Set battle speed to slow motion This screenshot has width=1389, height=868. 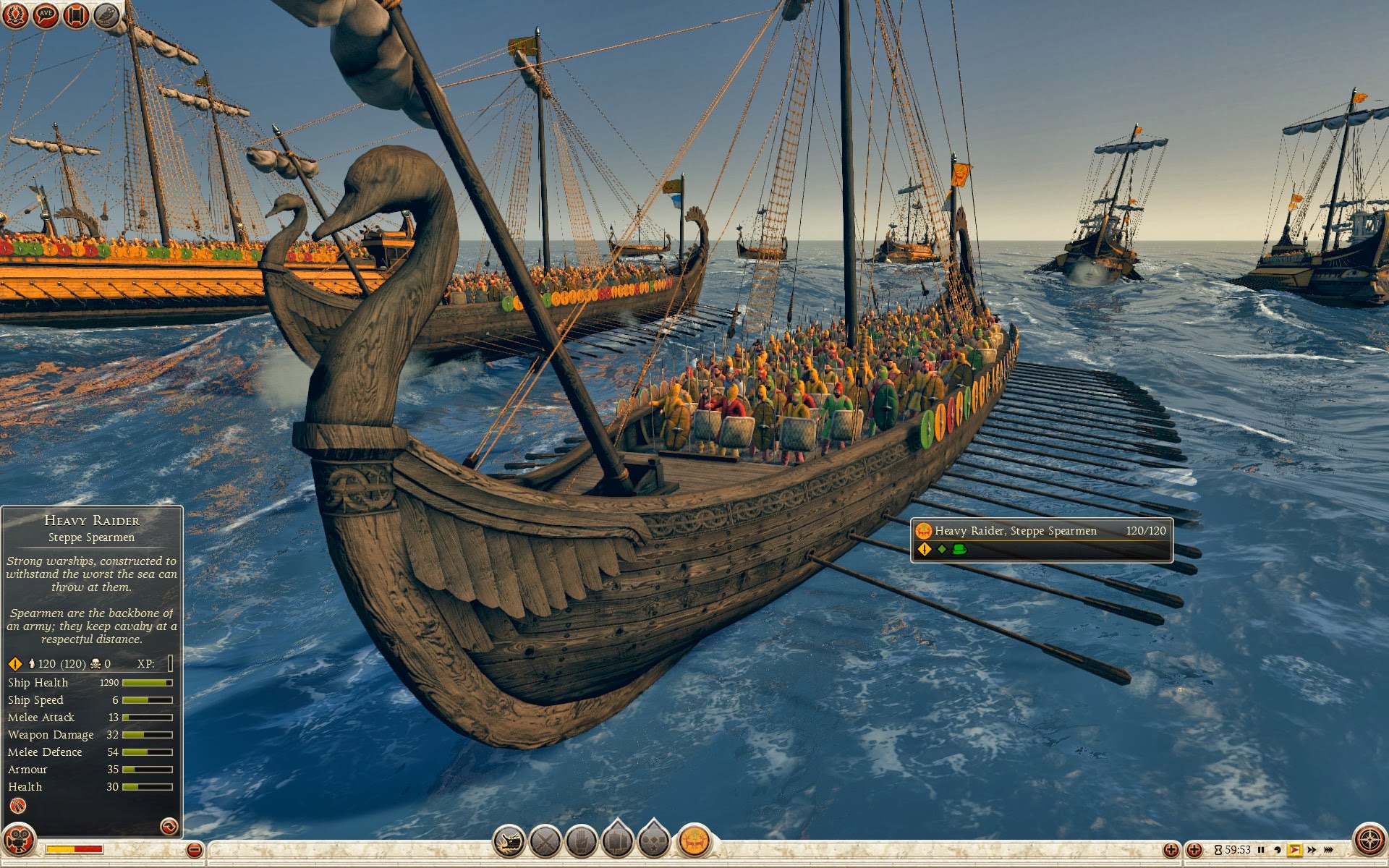point(1278,850)
